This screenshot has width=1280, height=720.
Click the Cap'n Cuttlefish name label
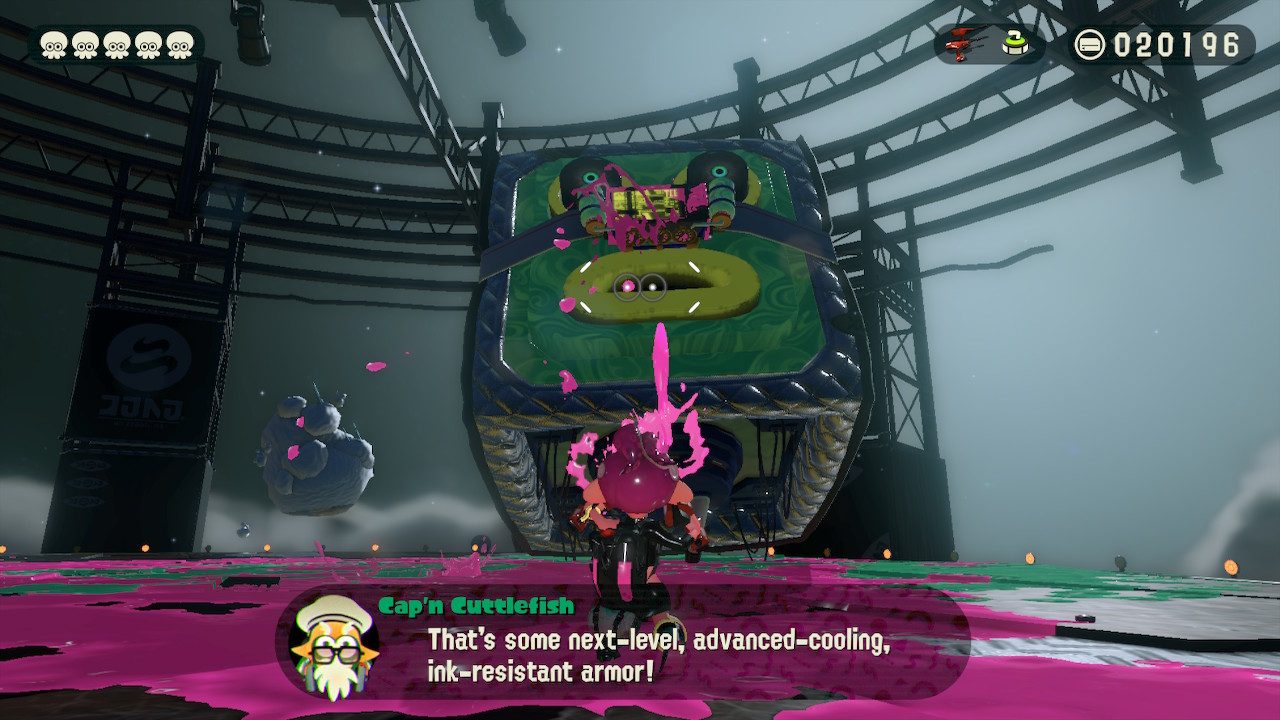point(477,605)
